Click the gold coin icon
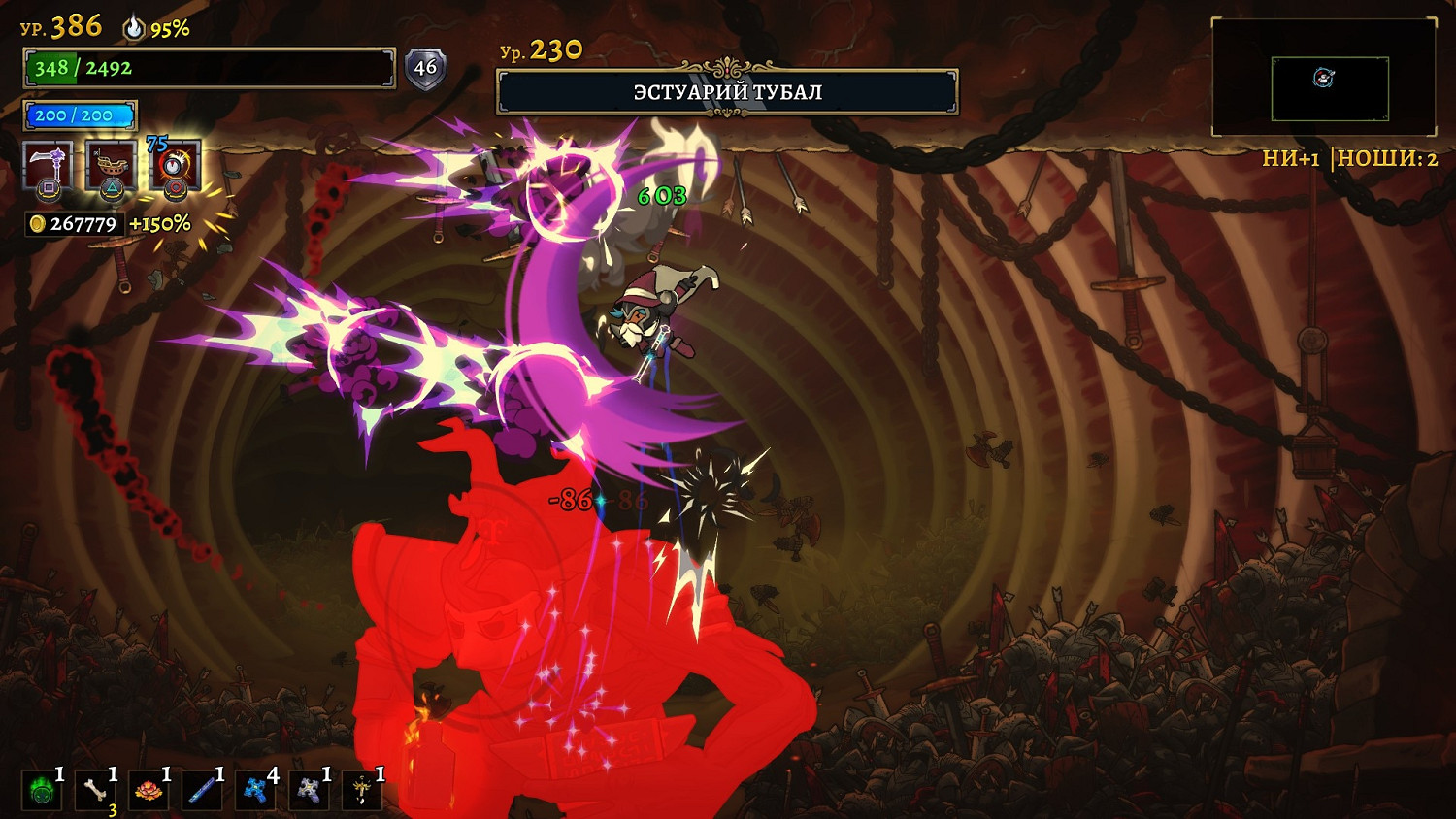The image size is (1456, 819). pos(37,224)
